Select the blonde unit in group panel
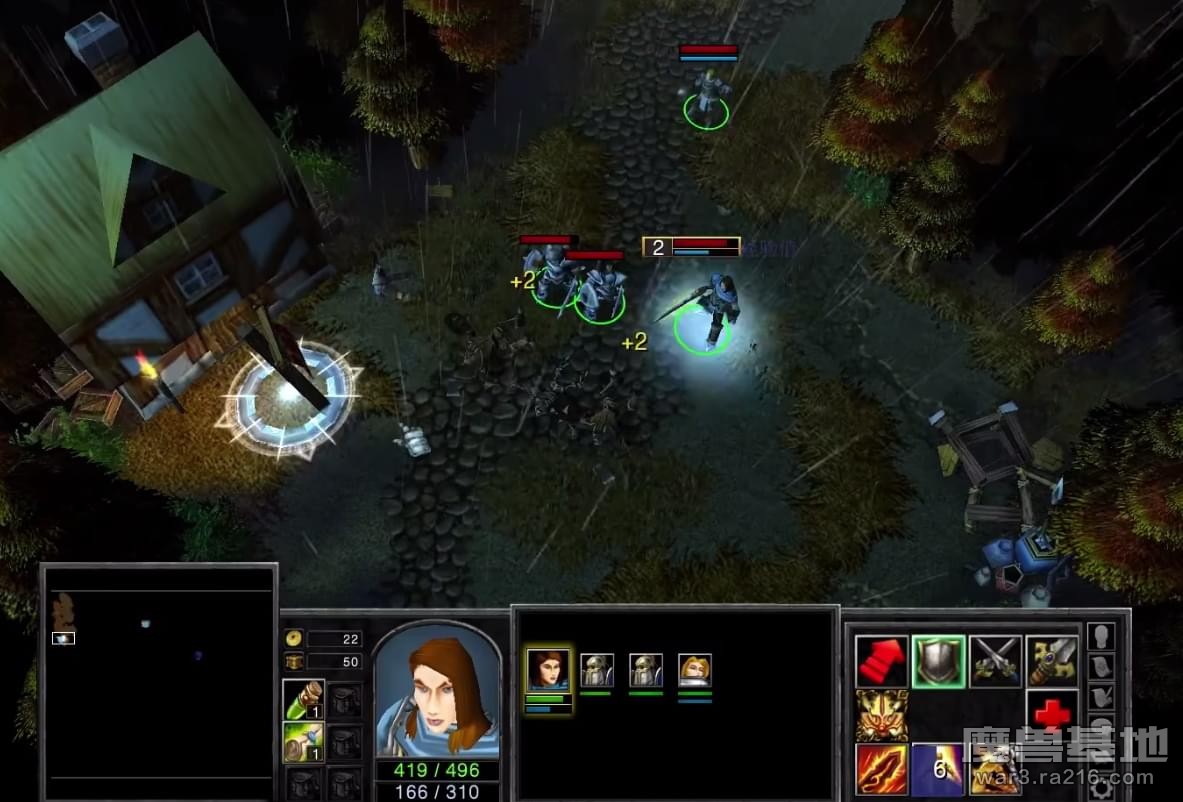1183x802 pixels. [x=694, y=670]
